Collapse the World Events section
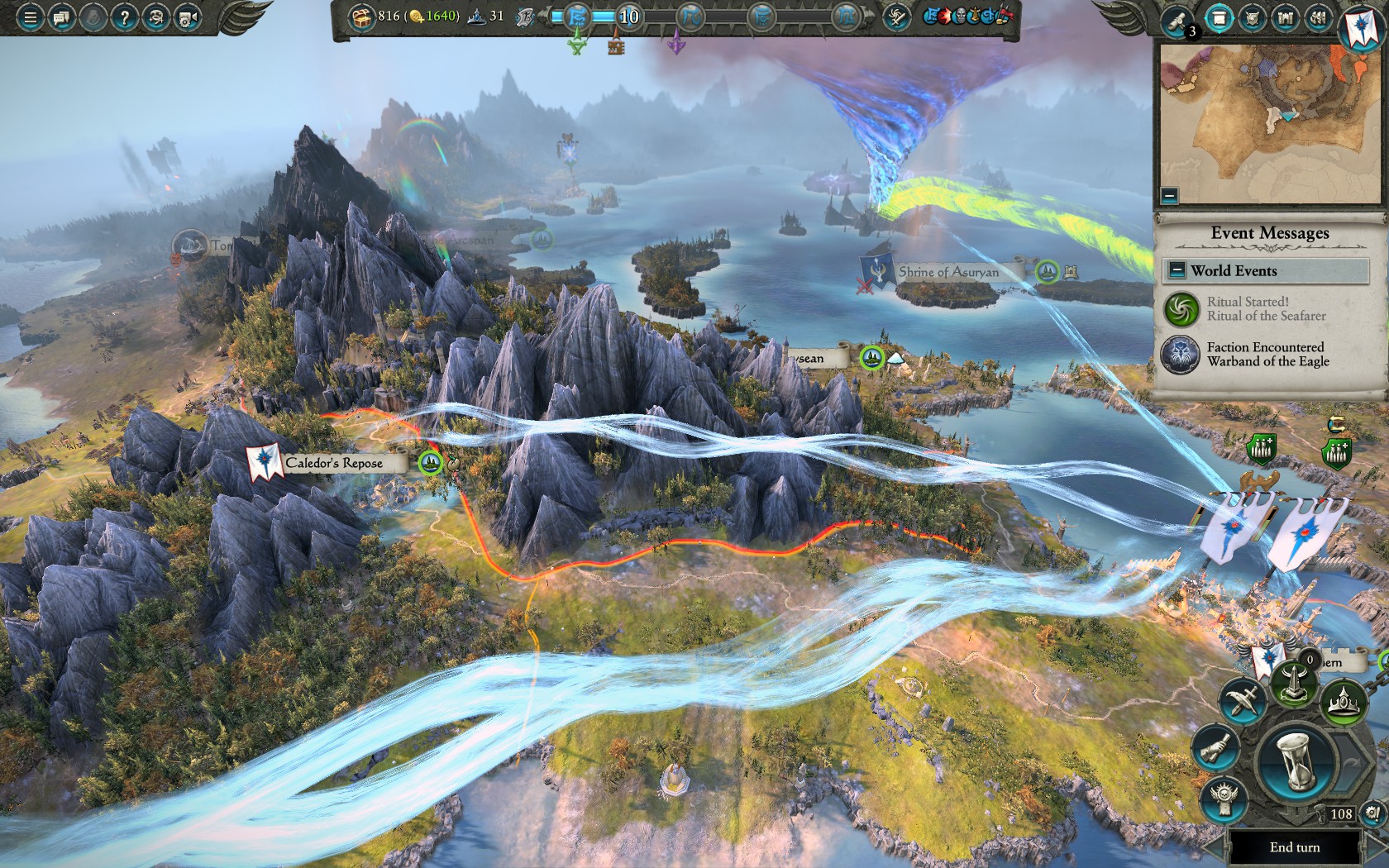Screen dimensions: 1389x868 click(x=1177, y=270)
